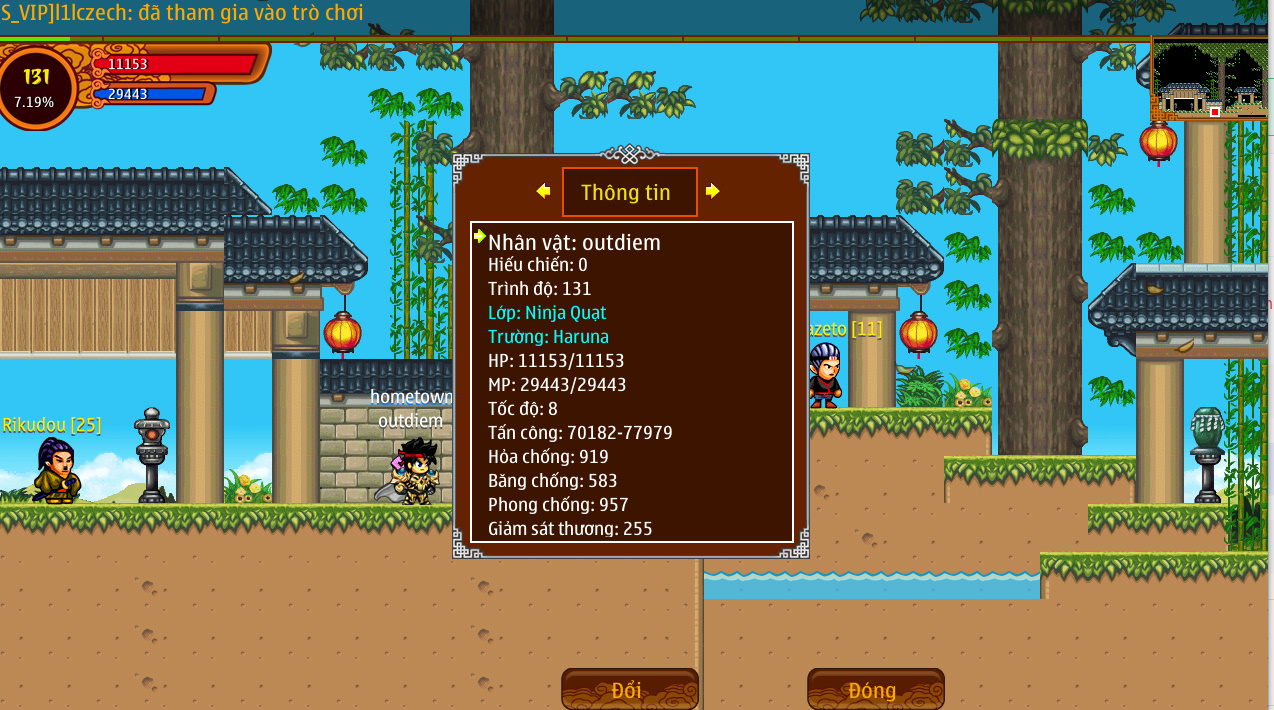This screenshot has height=710, width=1274.
Task: Go to previous info page with left arrow
Action: coord(543,191)
